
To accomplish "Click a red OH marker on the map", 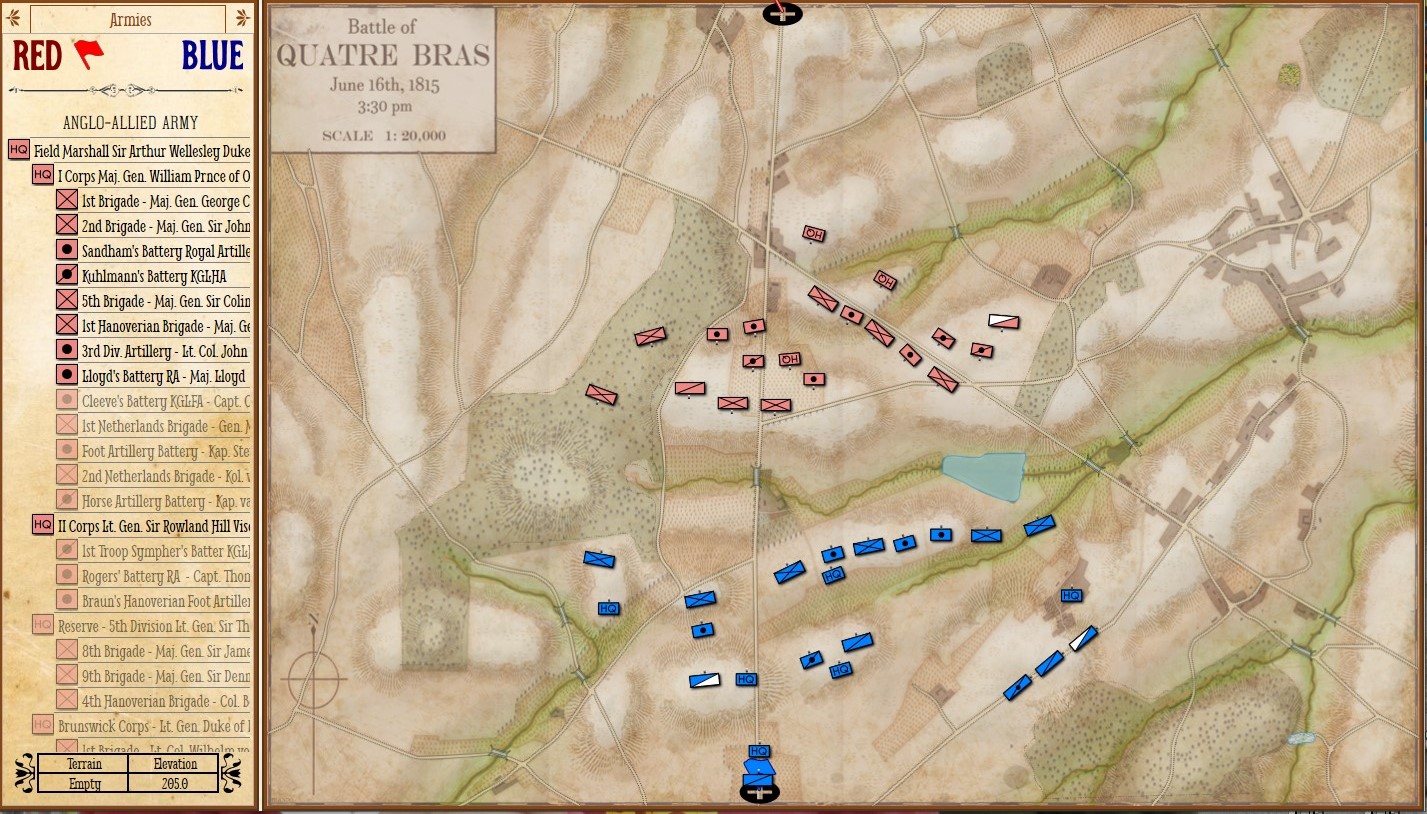I will [811, 234].
